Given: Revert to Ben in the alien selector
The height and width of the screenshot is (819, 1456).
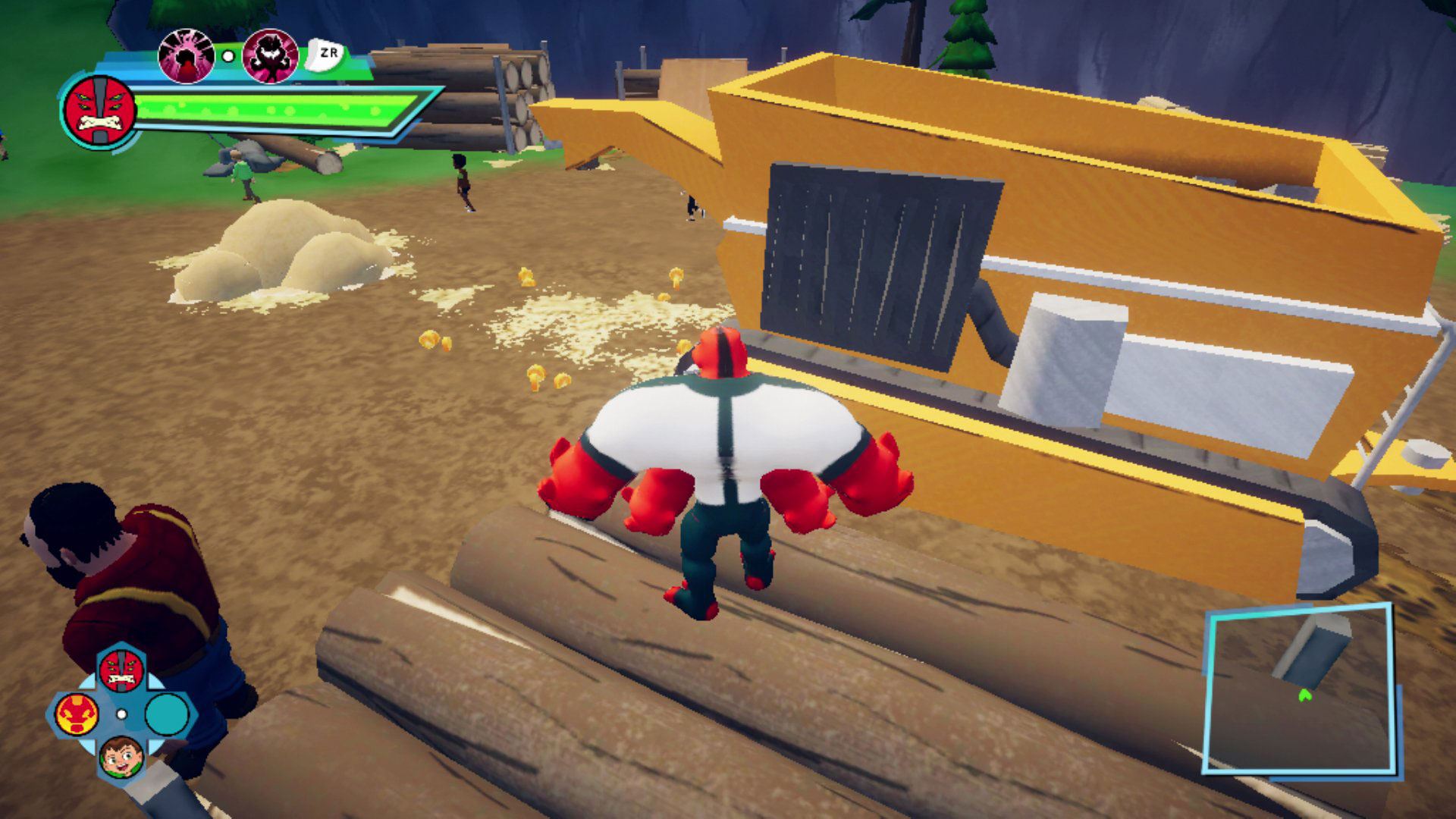Looking at the screenshot, I should tap(121, 757).
